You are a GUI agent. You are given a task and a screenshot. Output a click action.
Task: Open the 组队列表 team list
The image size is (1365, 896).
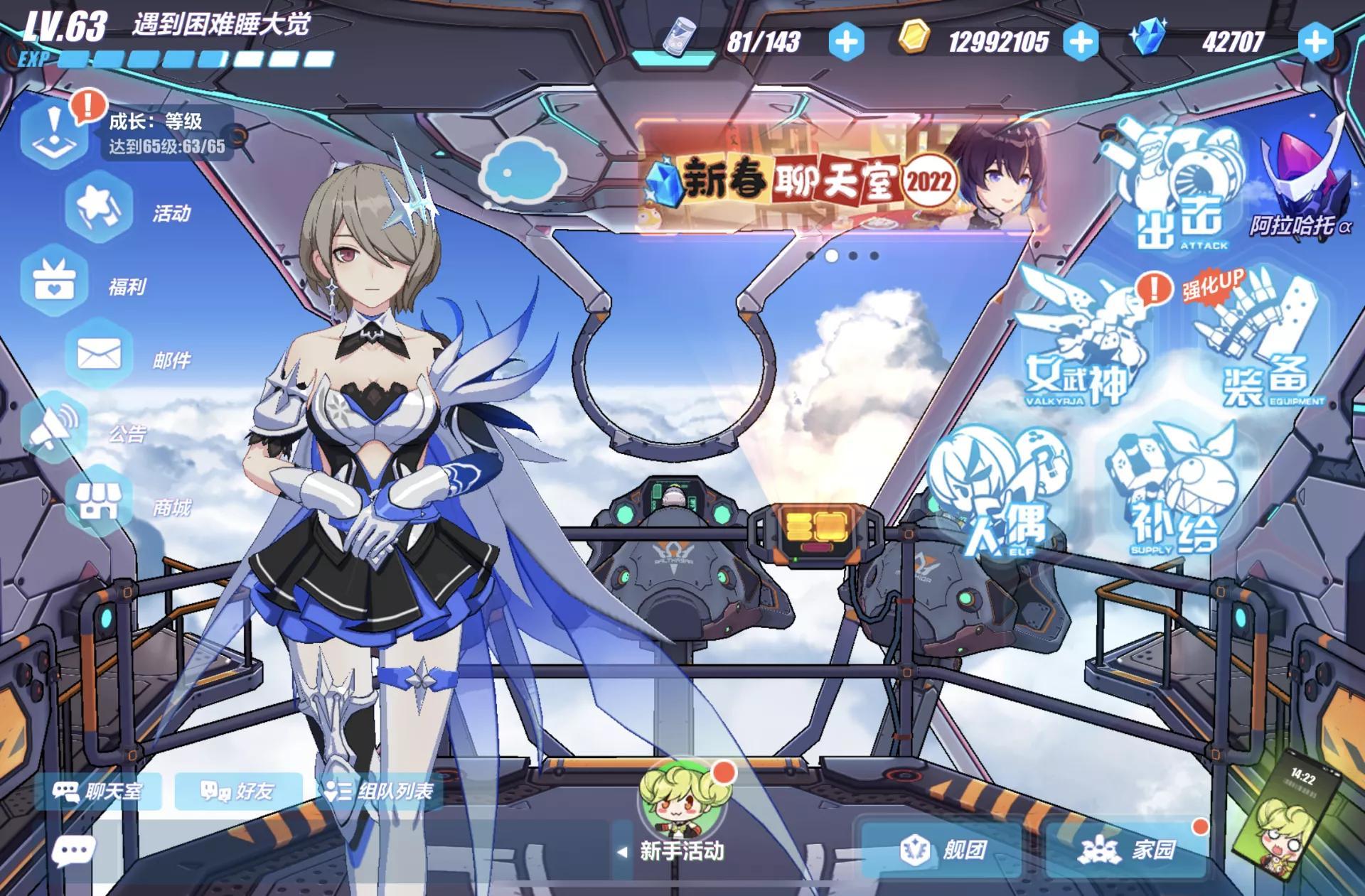pyautogui.click(x=379, y=791)
